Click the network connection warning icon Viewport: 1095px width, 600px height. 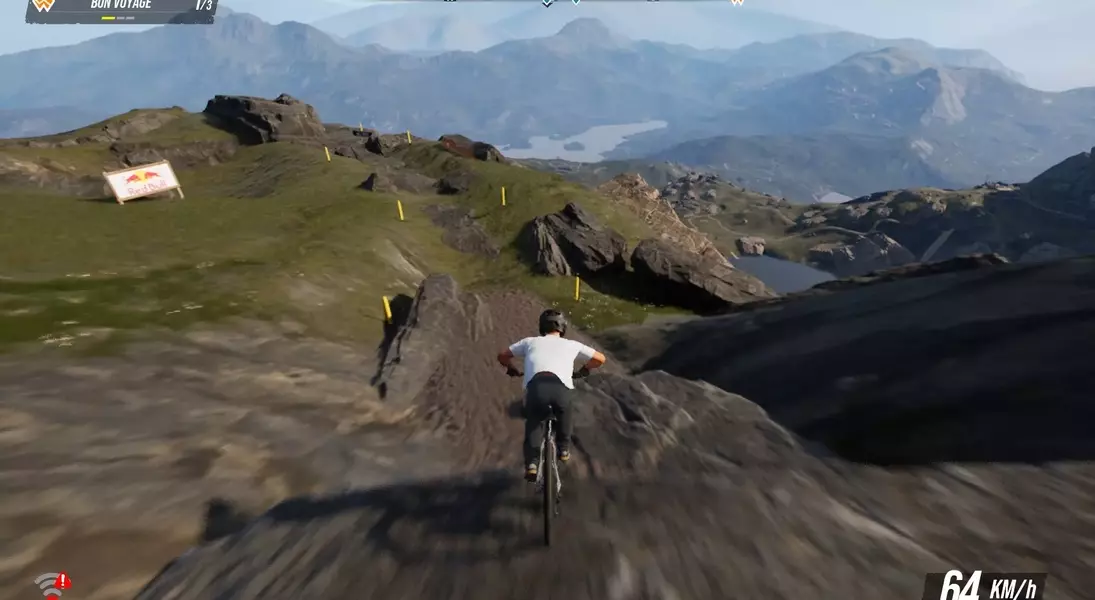tap(52, 584)
